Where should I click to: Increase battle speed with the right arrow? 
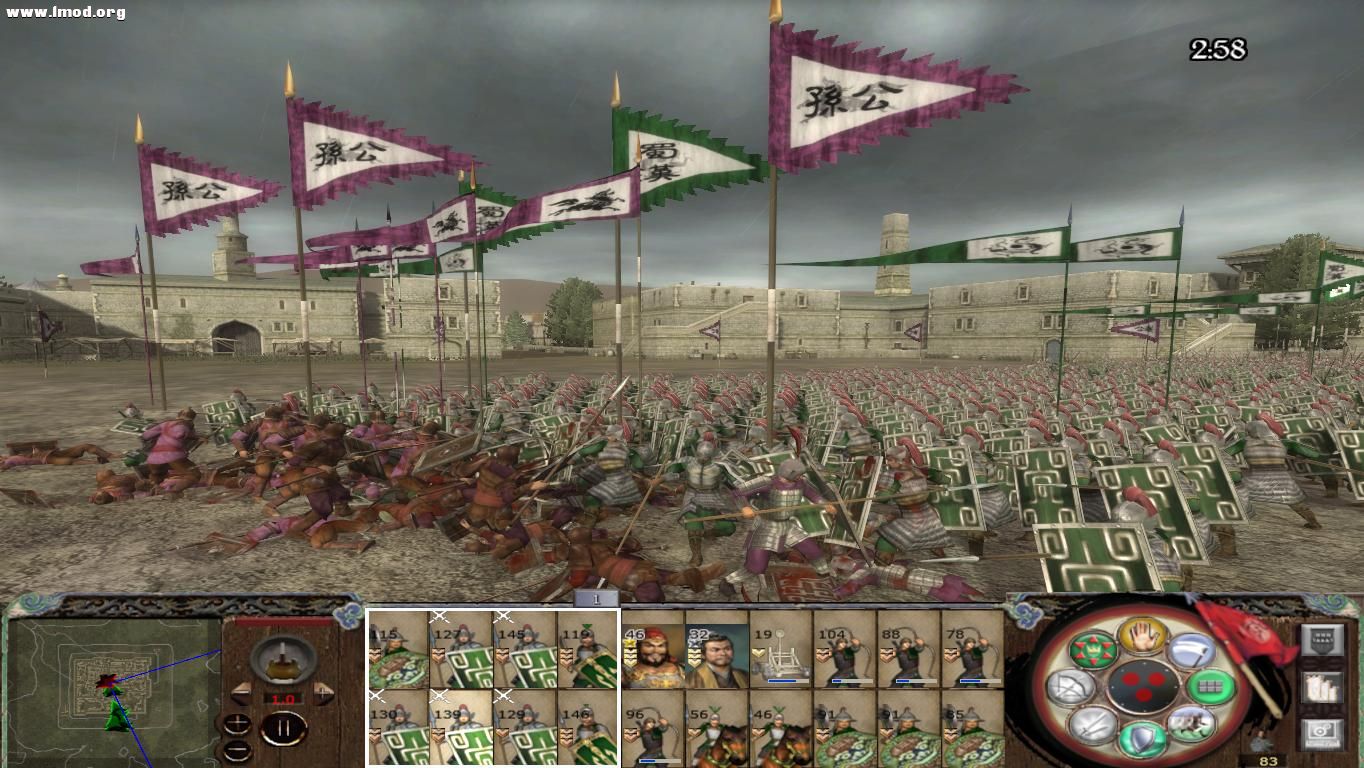pyautogui.click(x=322, y=693)
